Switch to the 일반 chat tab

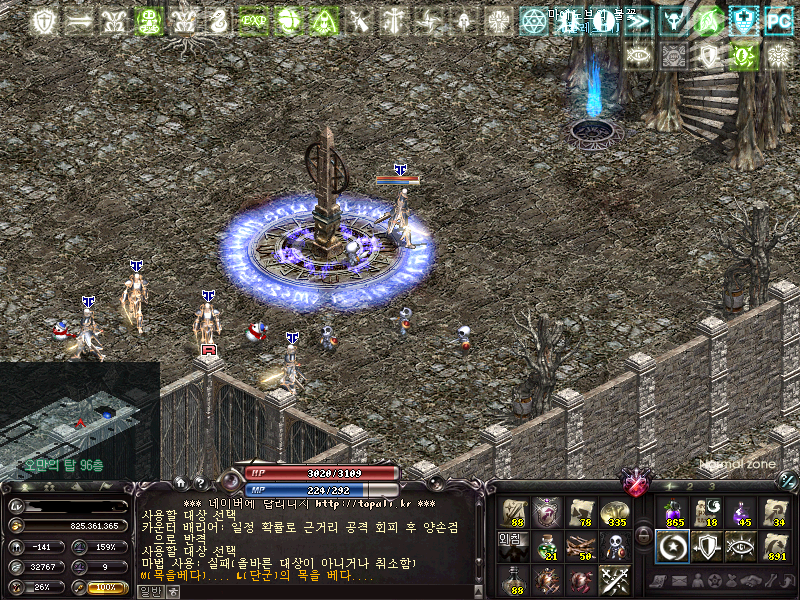[x=148, y=591]
